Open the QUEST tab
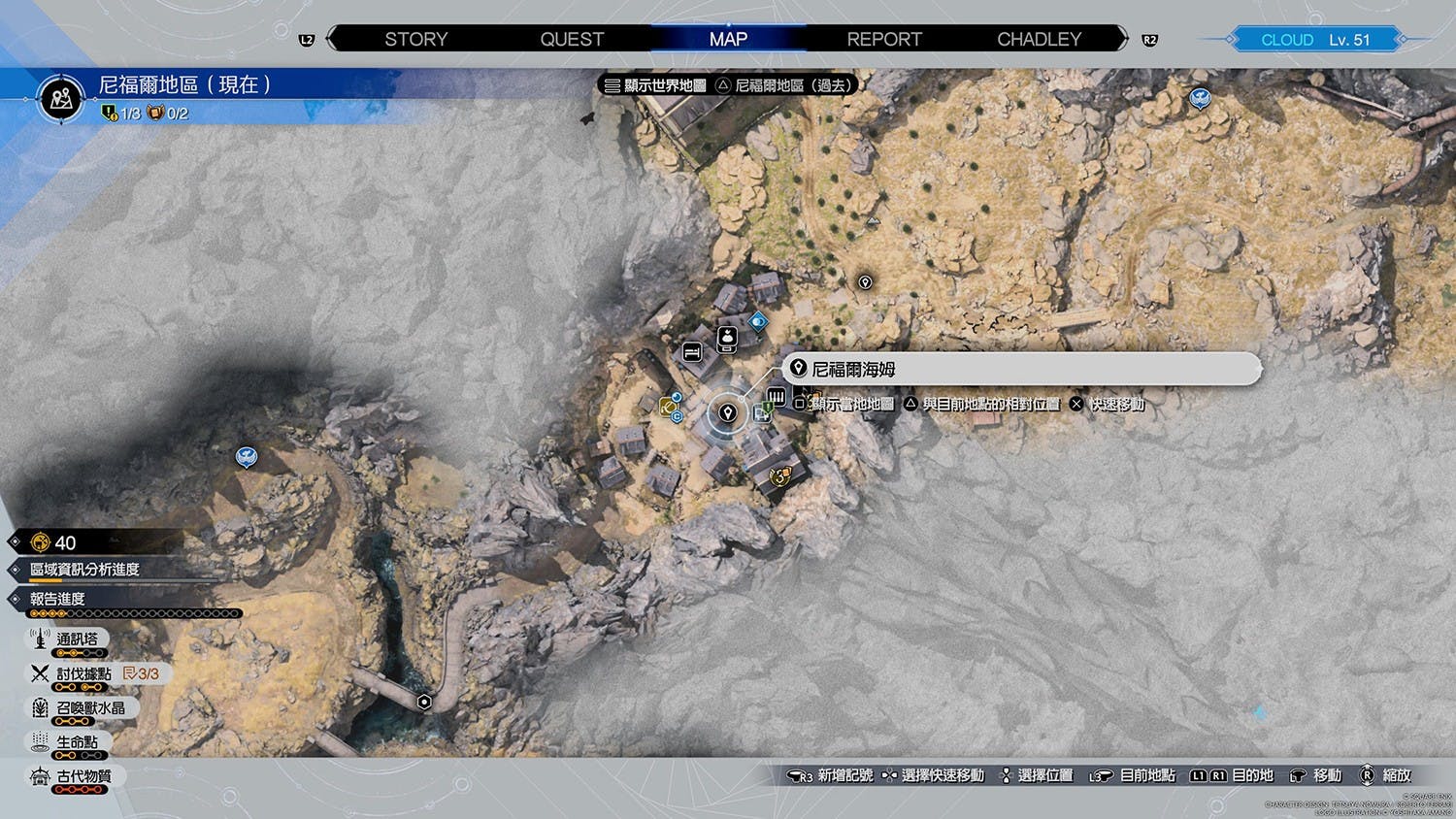Viewport: 1456px width, 819px height. click(572, 39)
